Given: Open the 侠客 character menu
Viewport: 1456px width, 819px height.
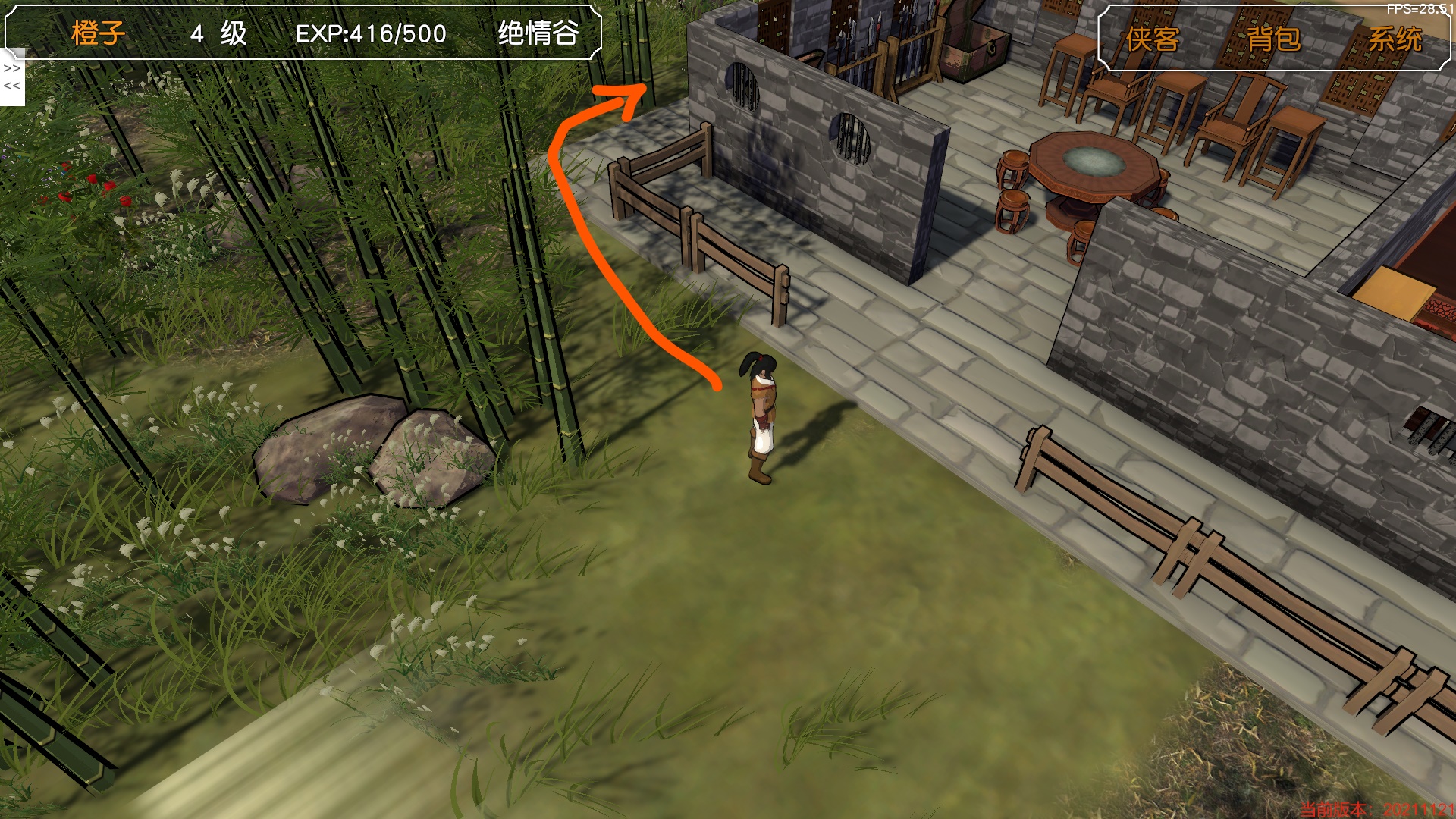Looking at the screenshot, I should click(1152, 39).
